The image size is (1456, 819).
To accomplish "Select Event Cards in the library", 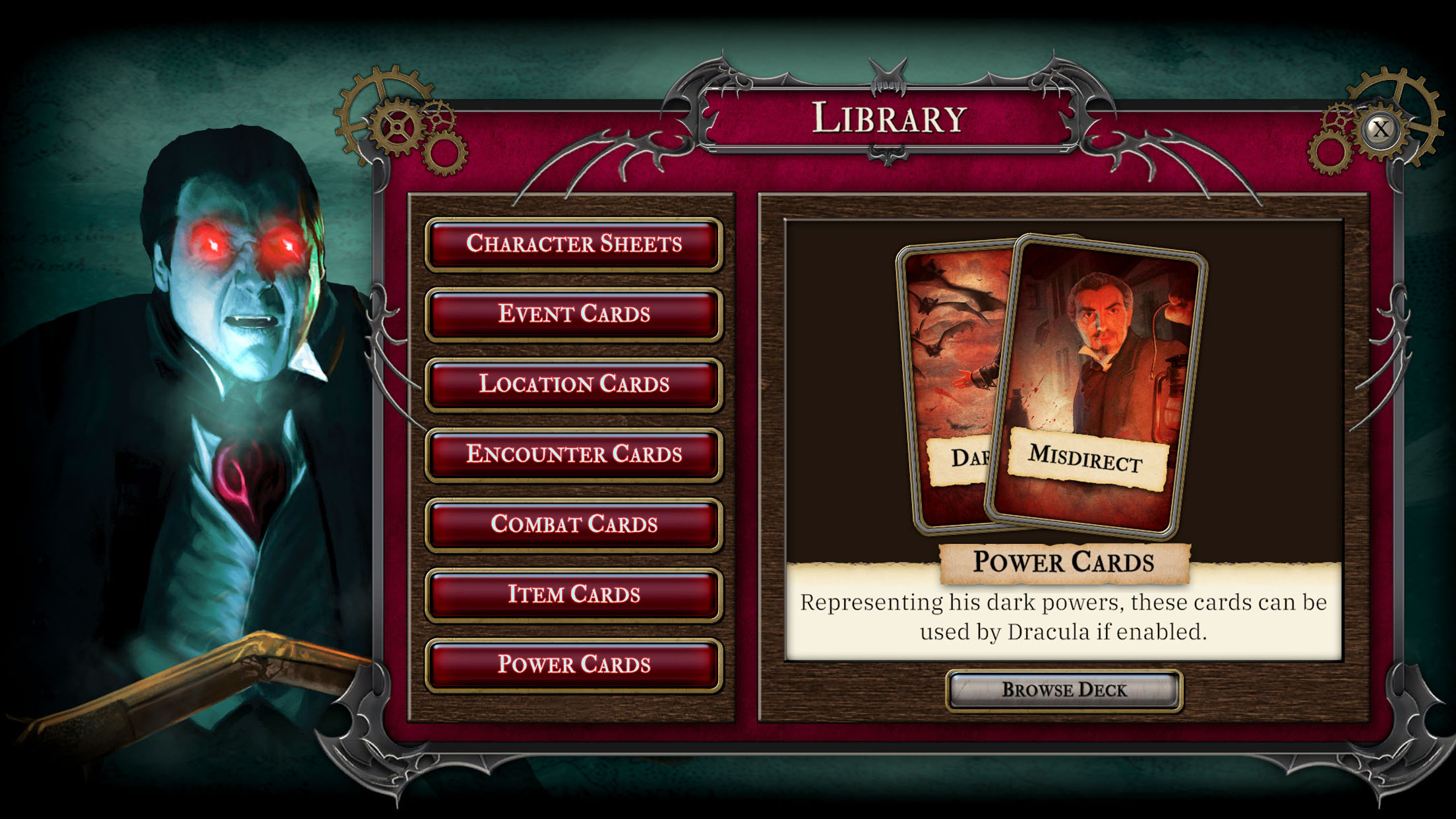I will click(x=574, y=314).
